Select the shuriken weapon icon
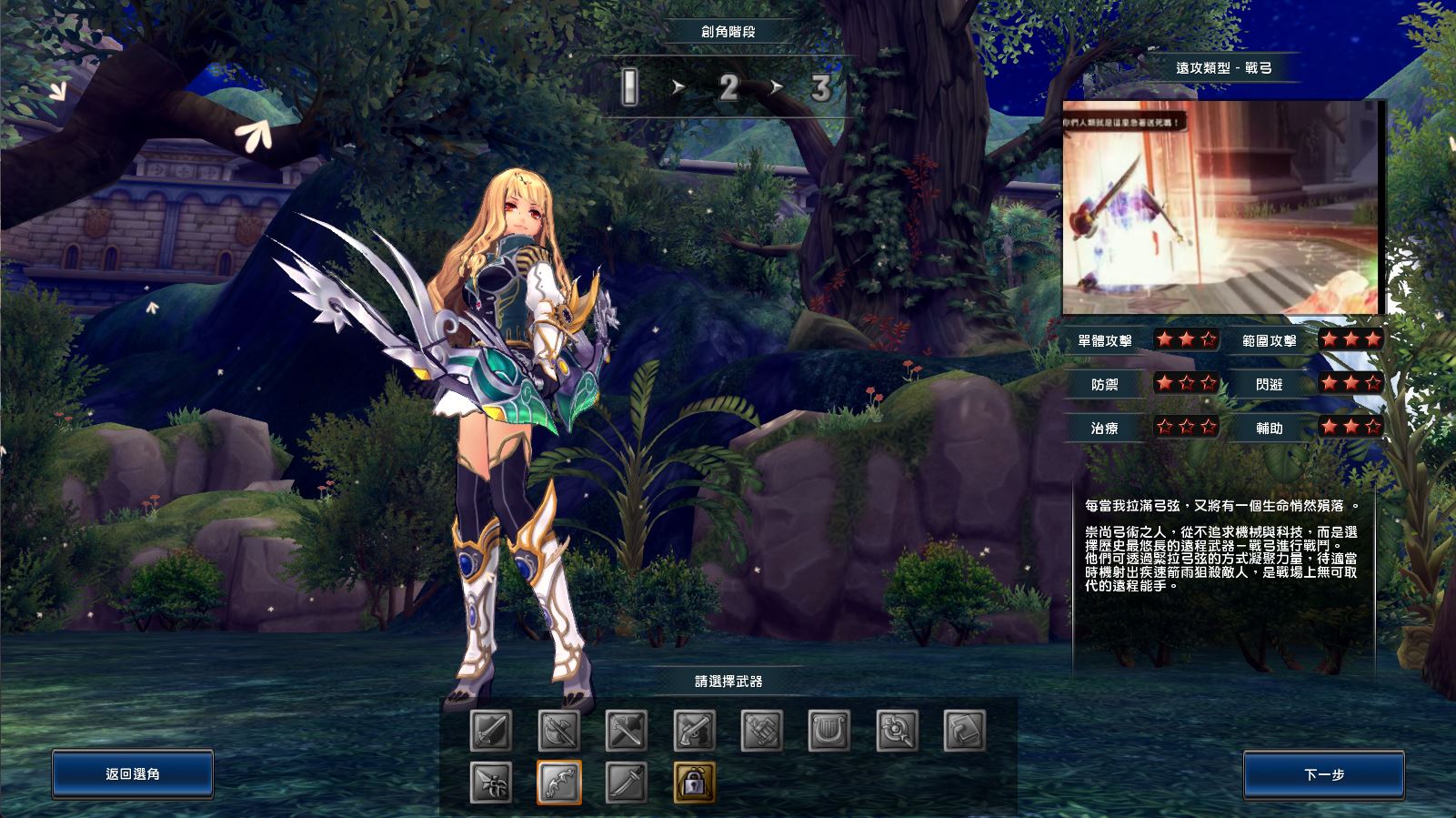The width and height of the screenshot is (1456, 818). [x=490, y=783]
